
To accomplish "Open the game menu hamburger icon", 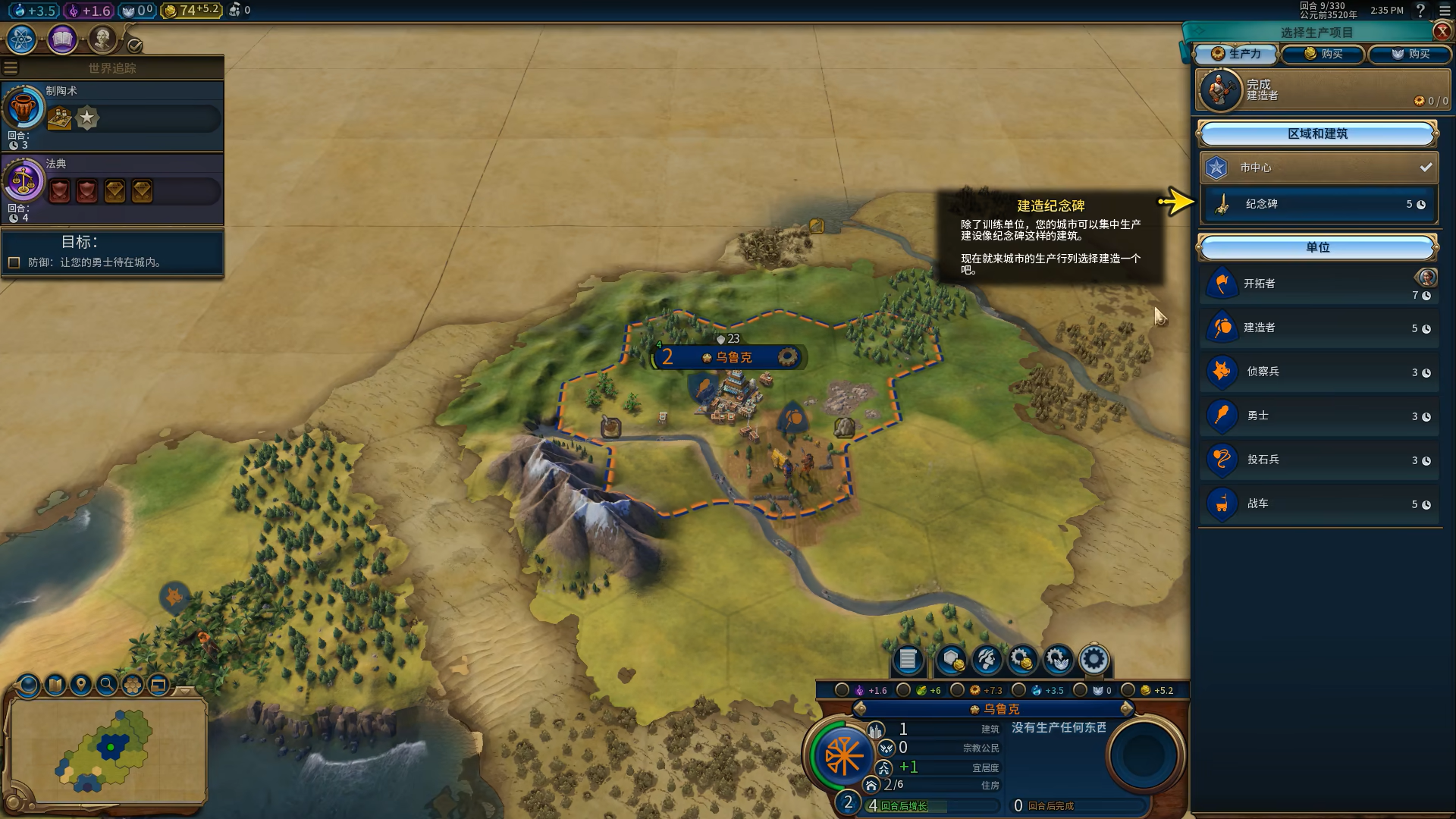I will click(1445, 11).
